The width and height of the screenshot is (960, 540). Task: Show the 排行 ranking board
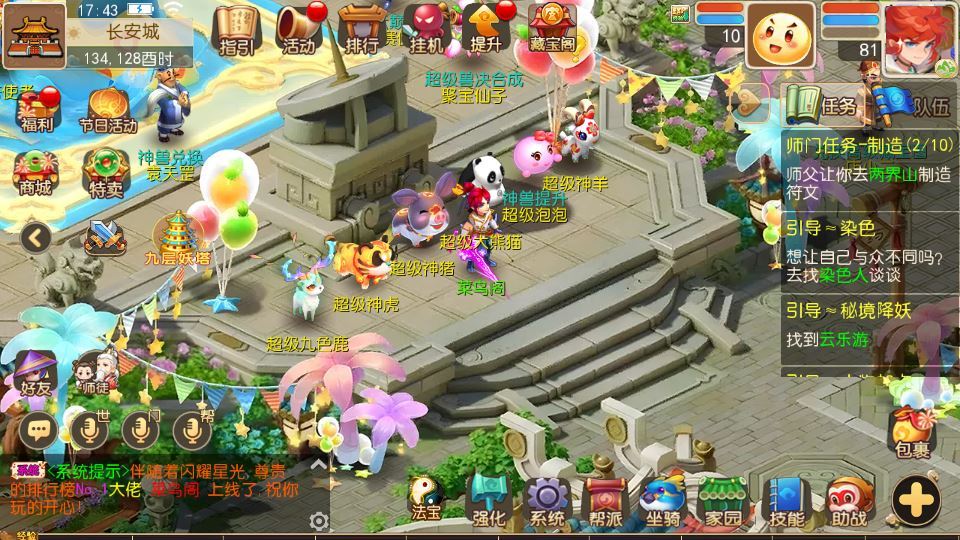click(x=360, y=29)
